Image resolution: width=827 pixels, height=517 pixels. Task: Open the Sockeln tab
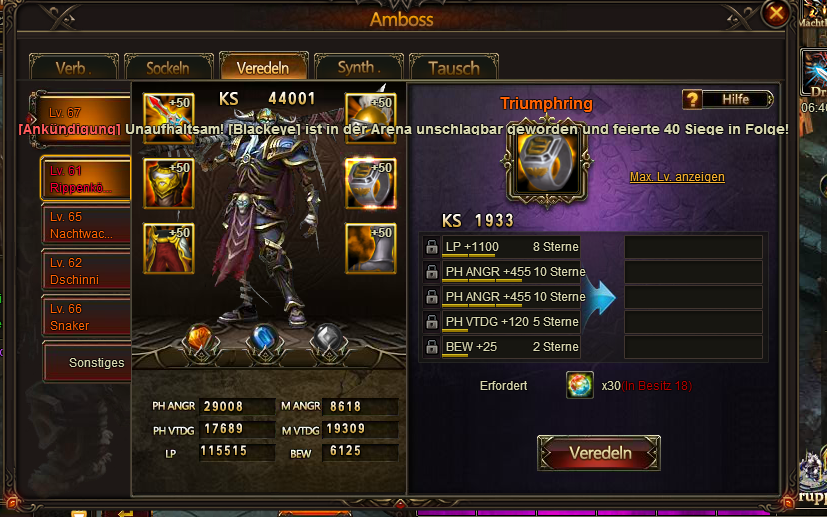click(x=168, y=68)
